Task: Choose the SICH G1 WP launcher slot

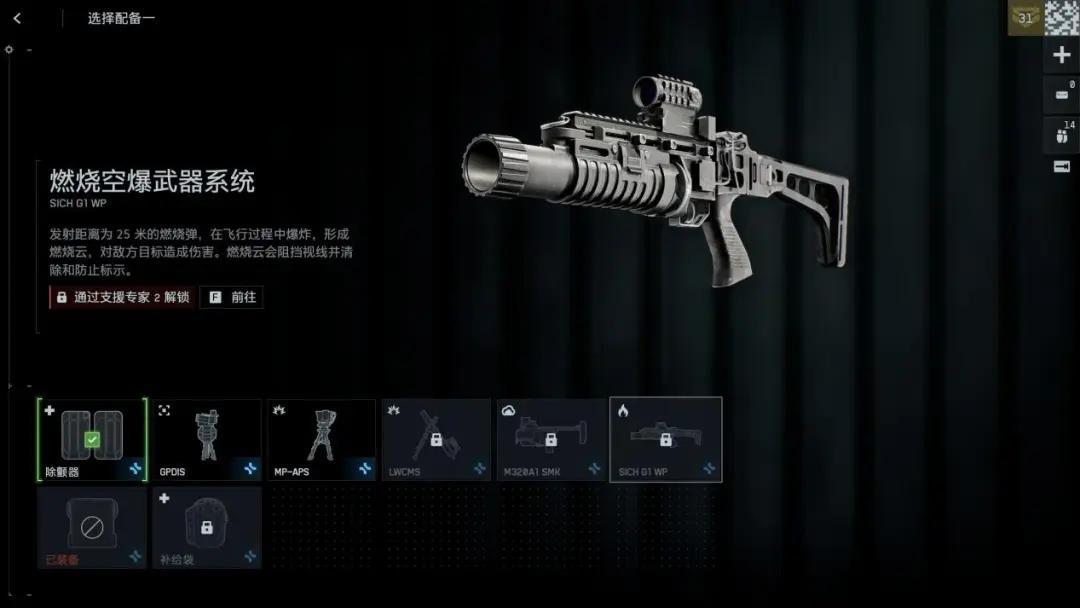Action: [666, 439]
